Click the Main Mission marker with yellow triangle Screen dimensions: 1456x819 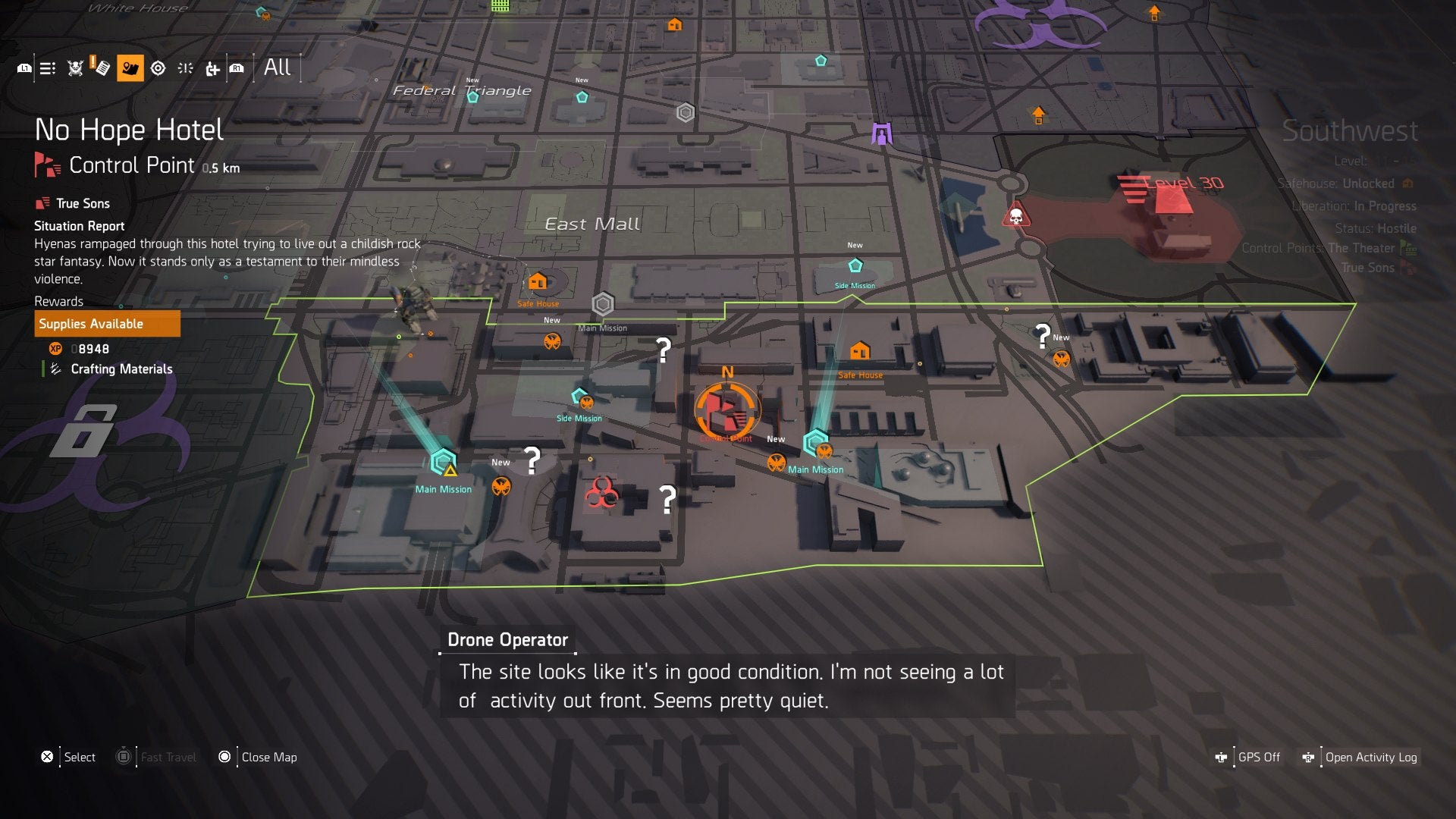[x=444, y=462]
